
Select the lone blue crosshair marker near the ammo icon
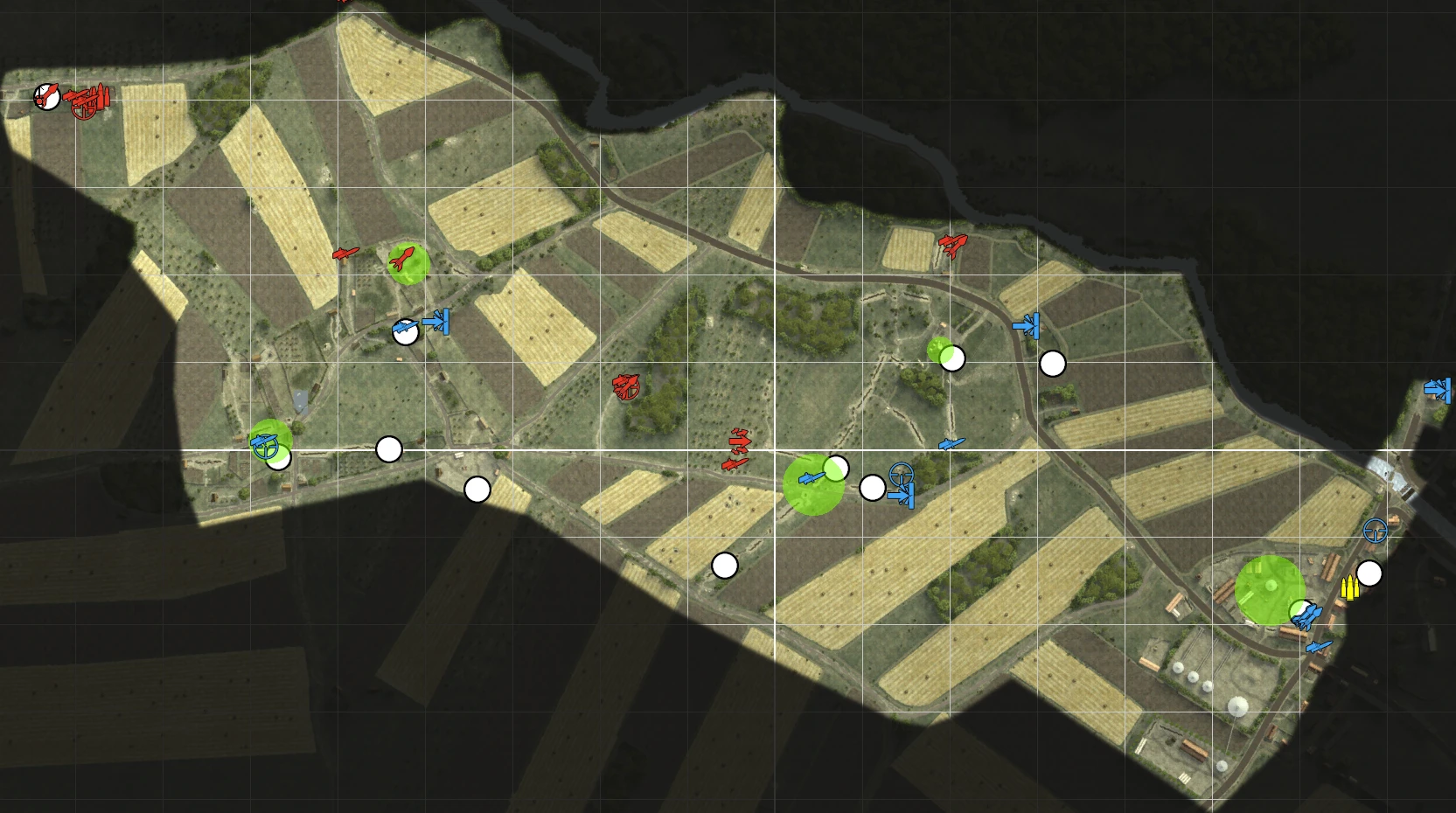pos(1375,530)
